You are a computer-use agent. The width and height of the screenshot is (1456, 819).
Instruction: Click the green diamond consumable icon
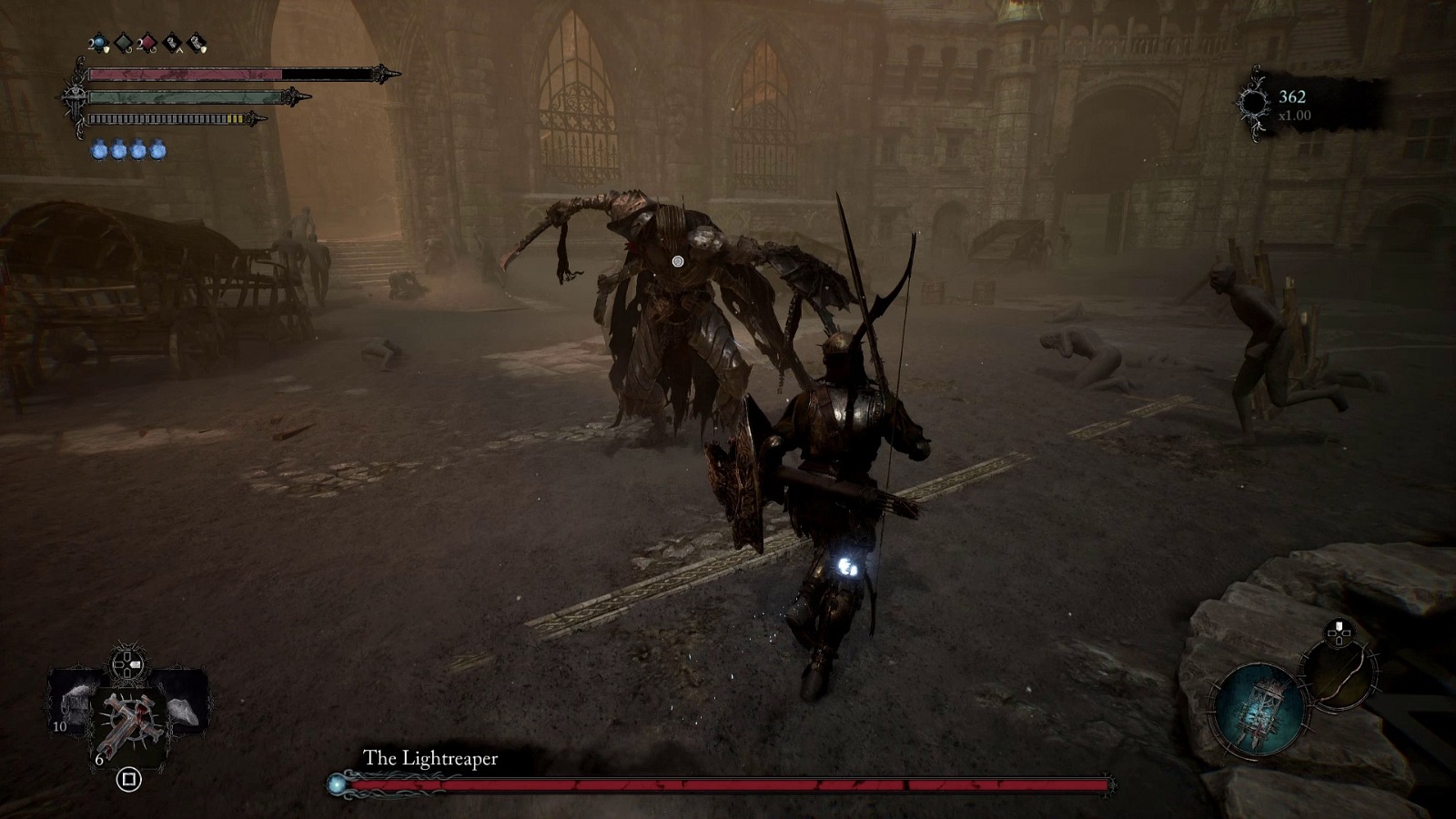click(123, 42)
